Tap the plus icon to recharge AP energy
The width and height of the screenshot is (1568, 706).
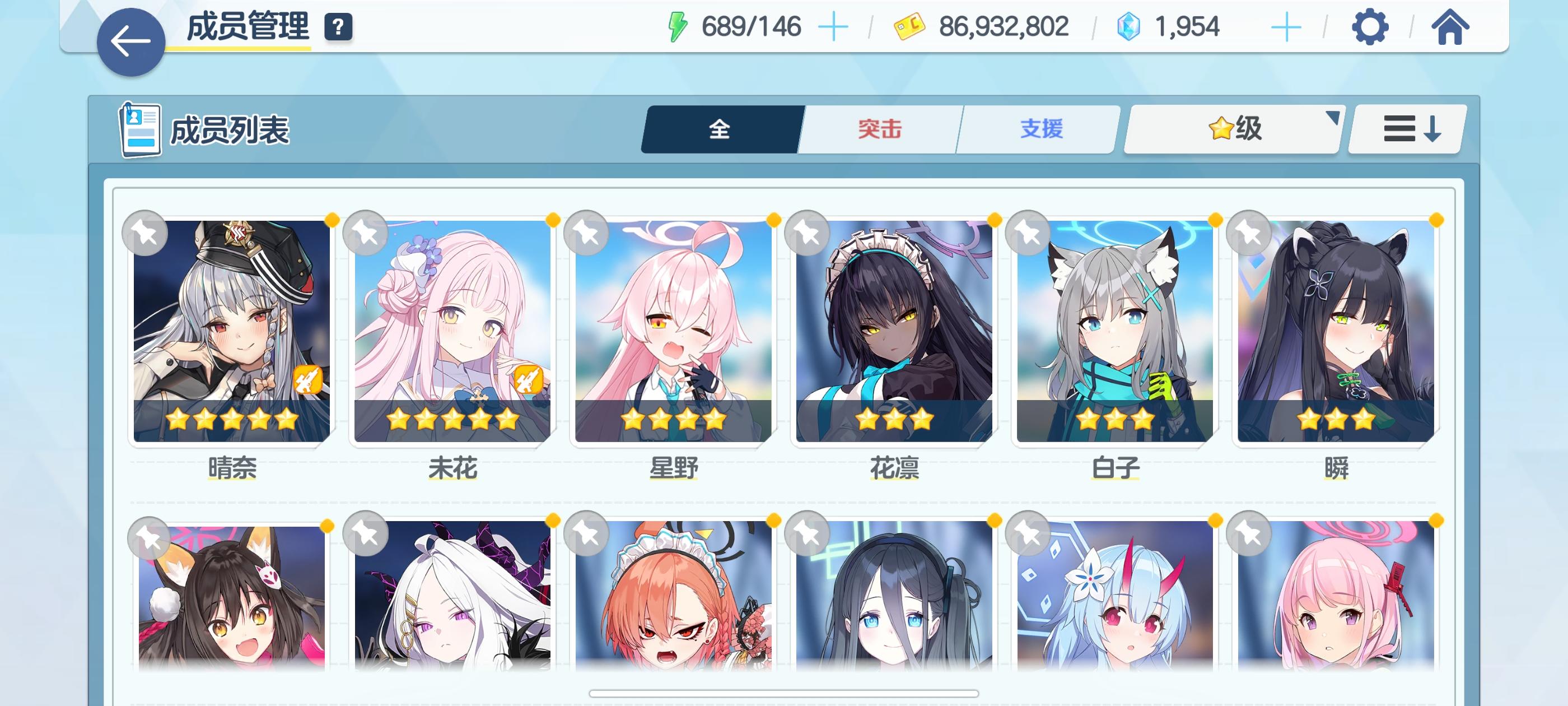point(834,27)
